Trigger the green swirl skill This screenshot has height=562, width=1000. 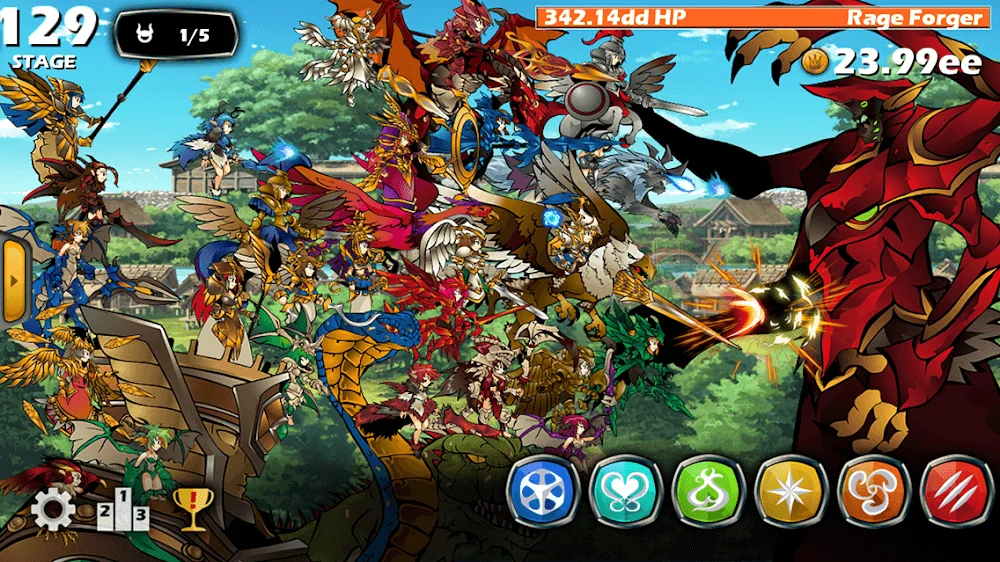[x=708, y=491]
